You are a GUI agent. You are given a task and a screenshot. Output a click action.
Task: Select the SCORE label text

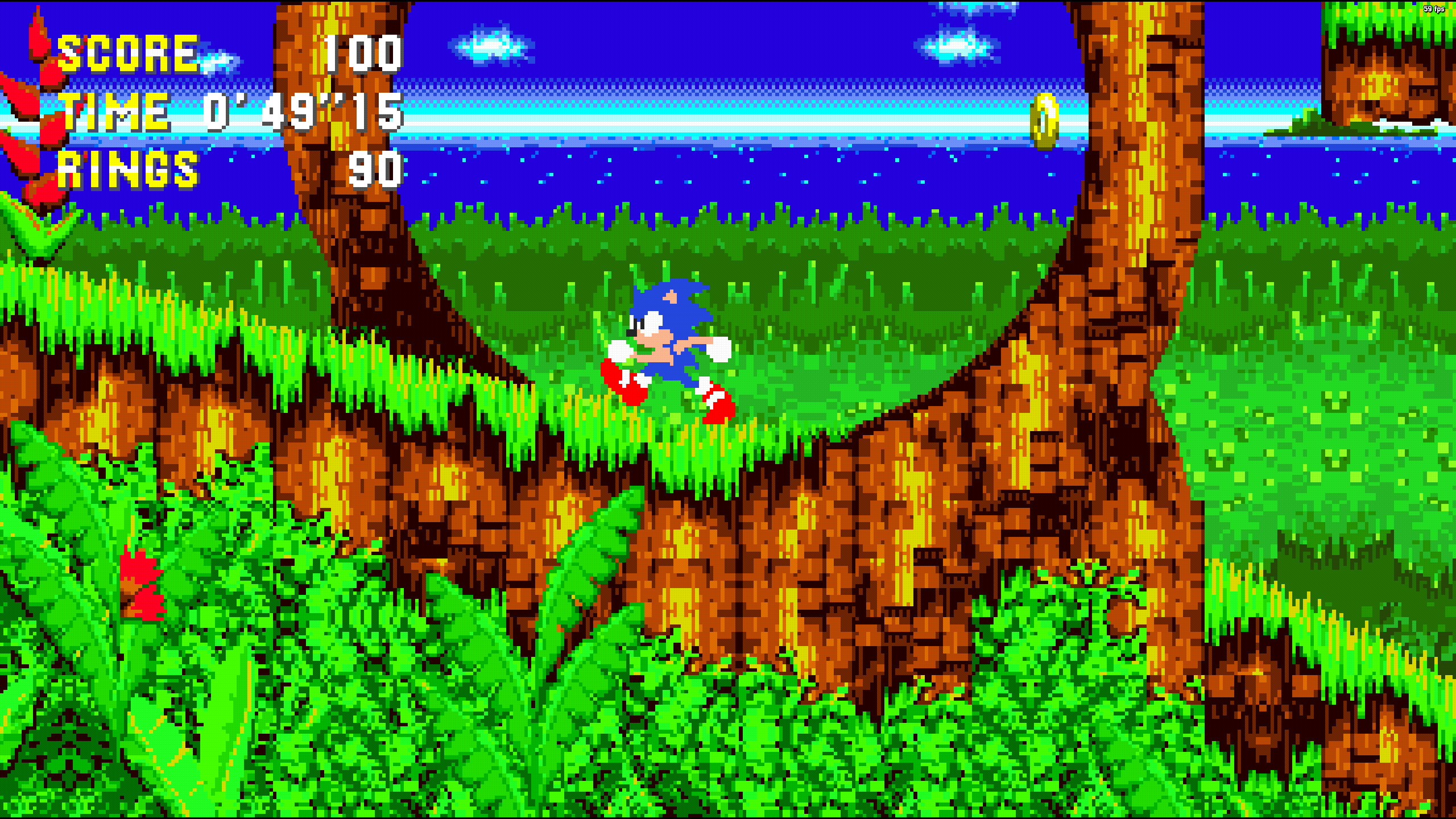tap(128, 54)
